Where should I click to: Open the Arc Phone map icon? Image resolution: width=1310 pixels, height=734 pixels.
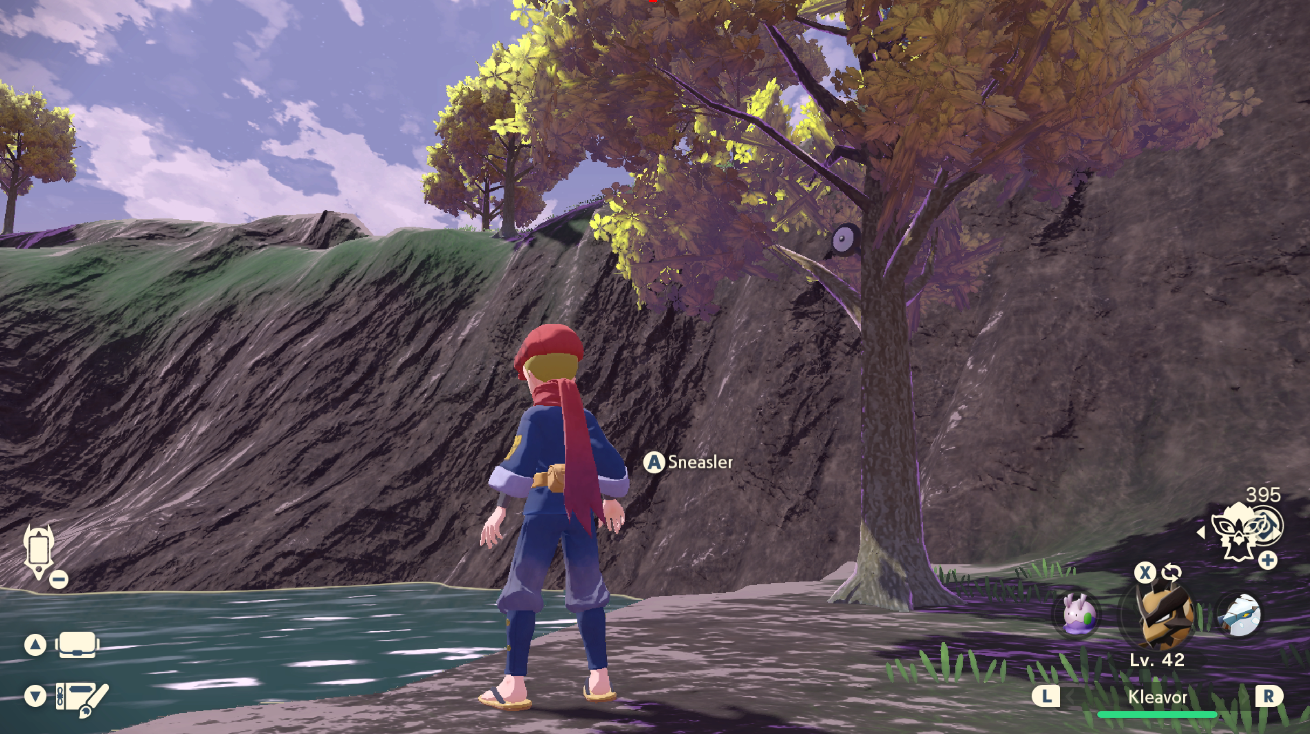pos(39,551)
